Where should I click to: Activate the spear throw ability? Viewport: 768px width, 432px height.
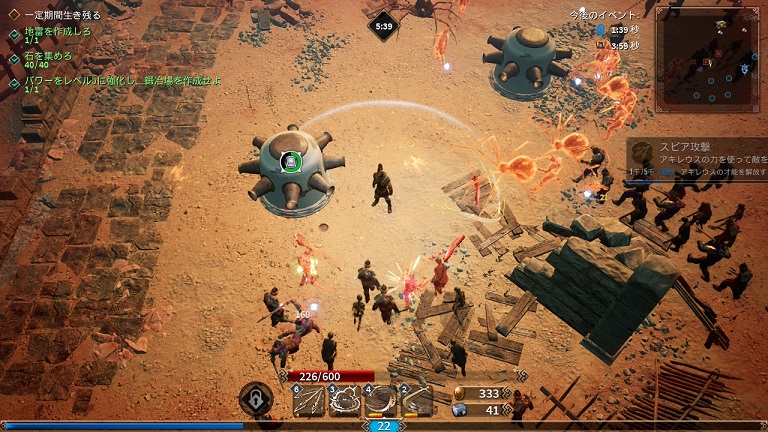tap(309, 401)
